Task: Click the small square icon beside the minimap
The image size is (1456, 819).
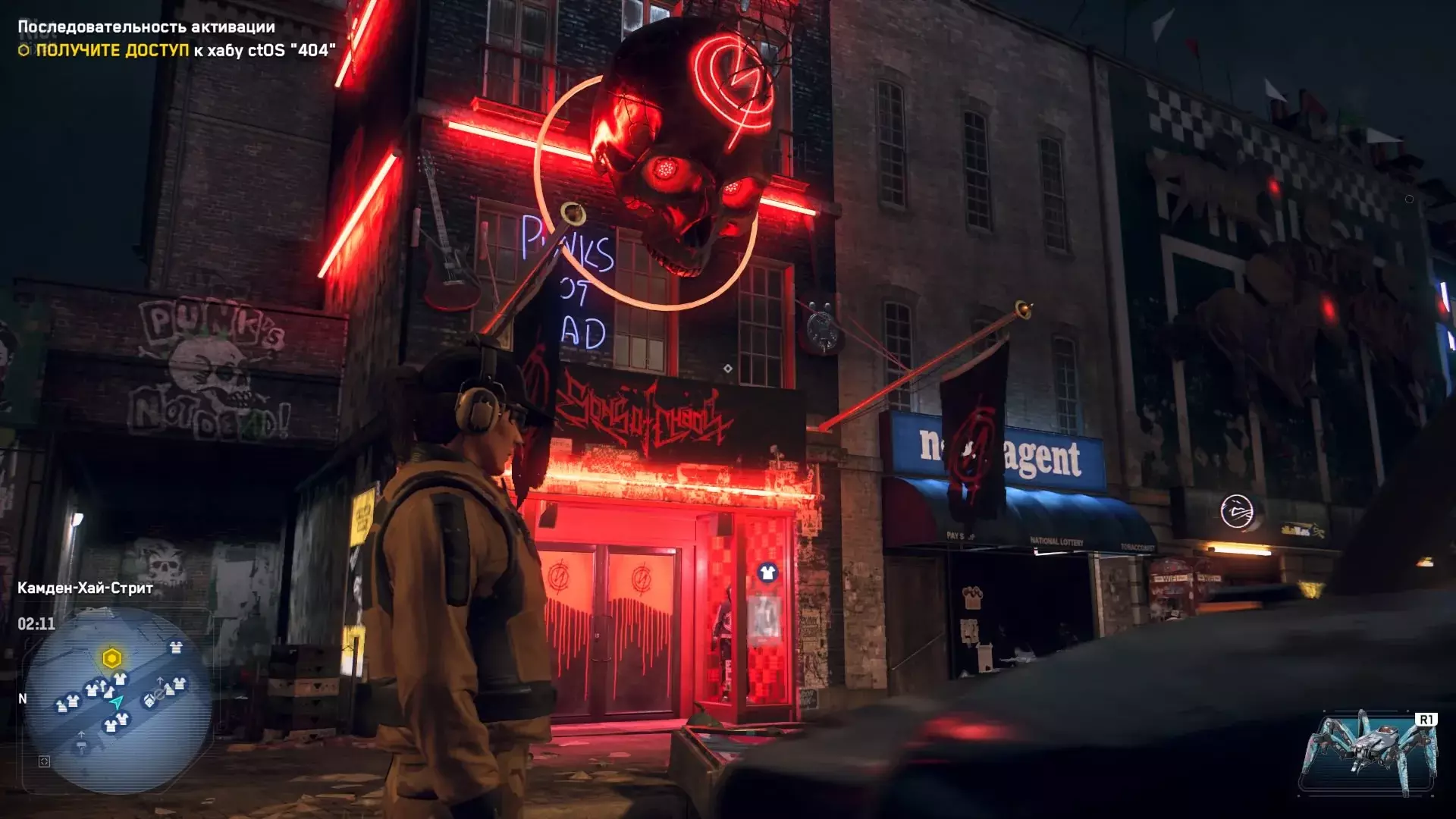Action: coord(44,761)
